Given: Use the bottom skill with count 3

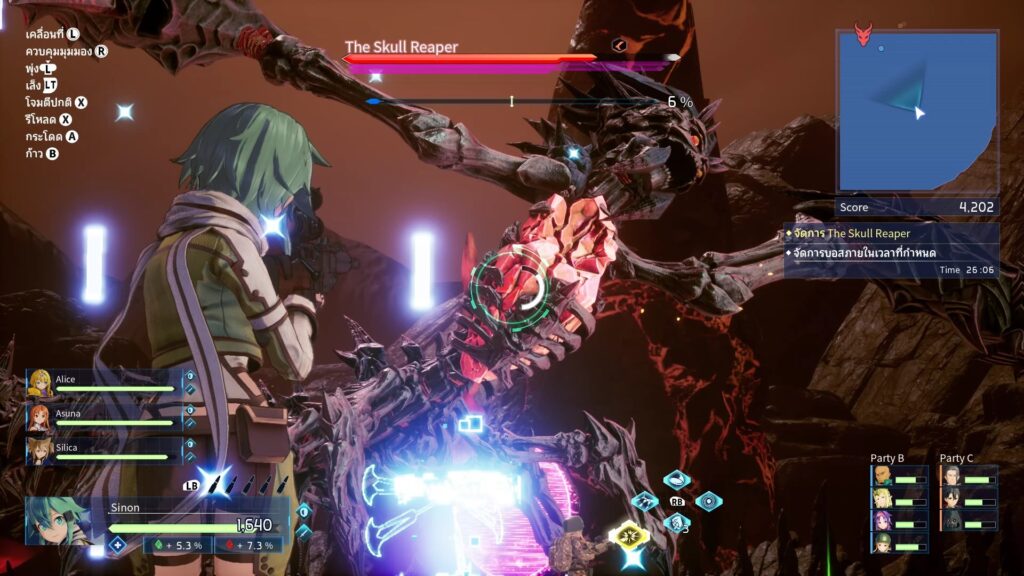Looking at the screenshot, I should (677, 522).
